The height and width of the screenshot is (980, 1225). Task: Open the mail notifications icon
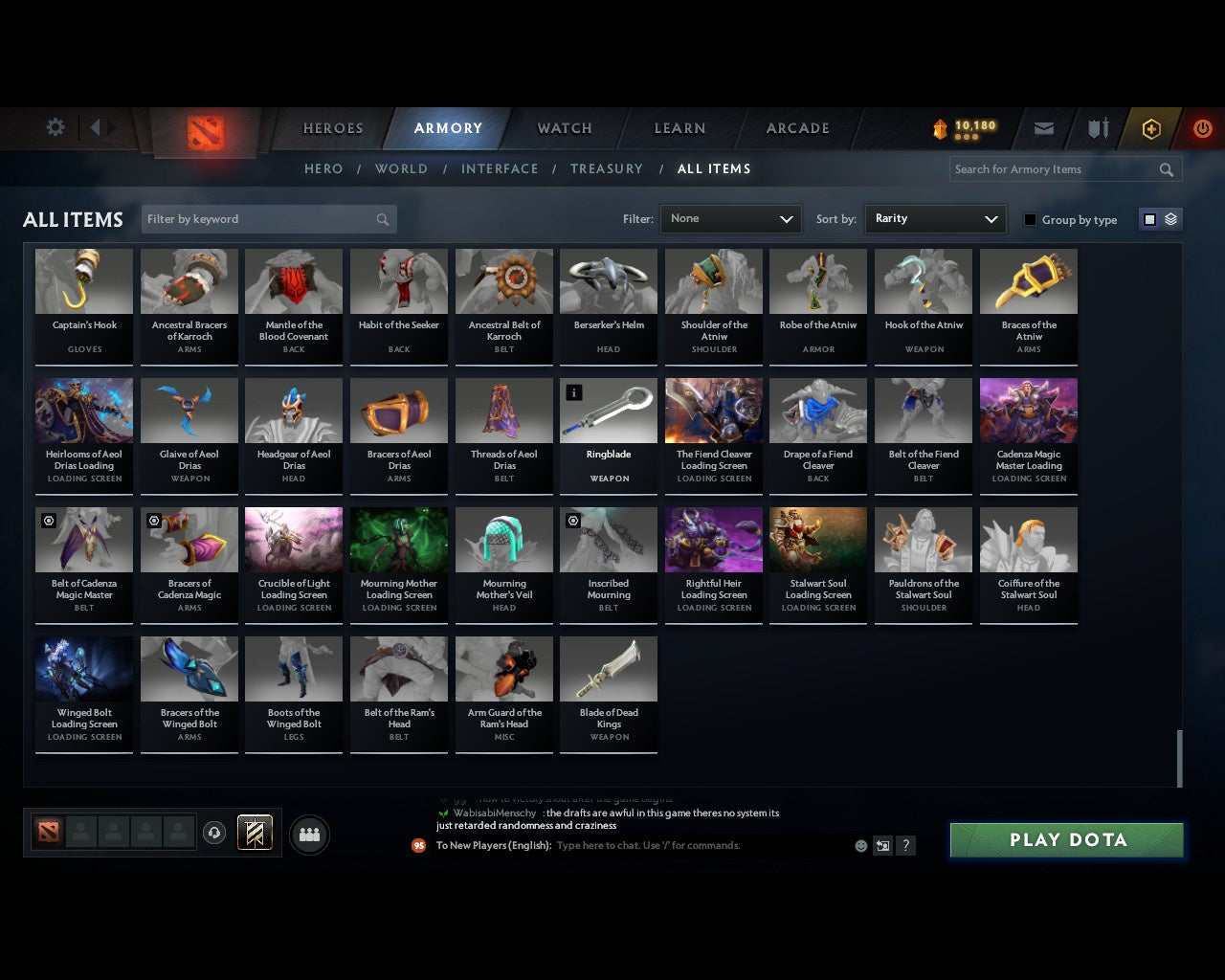pyautogui.click(x=1043, y=128)
